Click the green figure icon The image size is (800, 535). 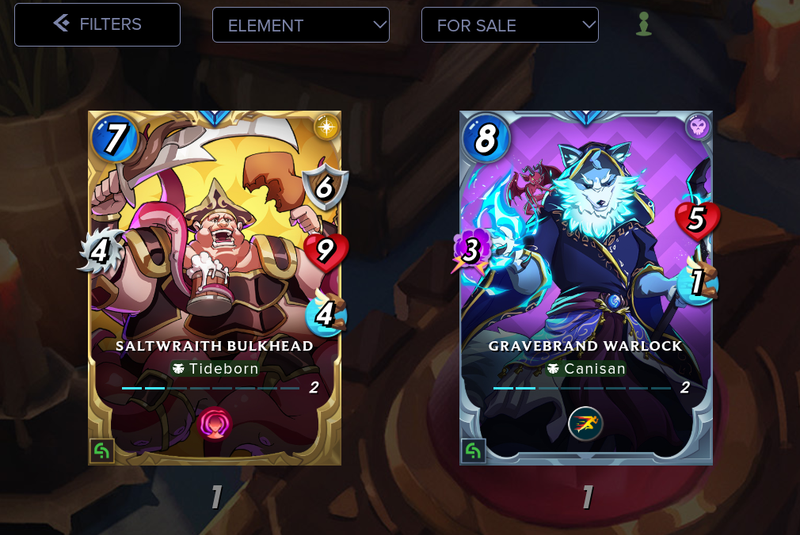point(644,24)
